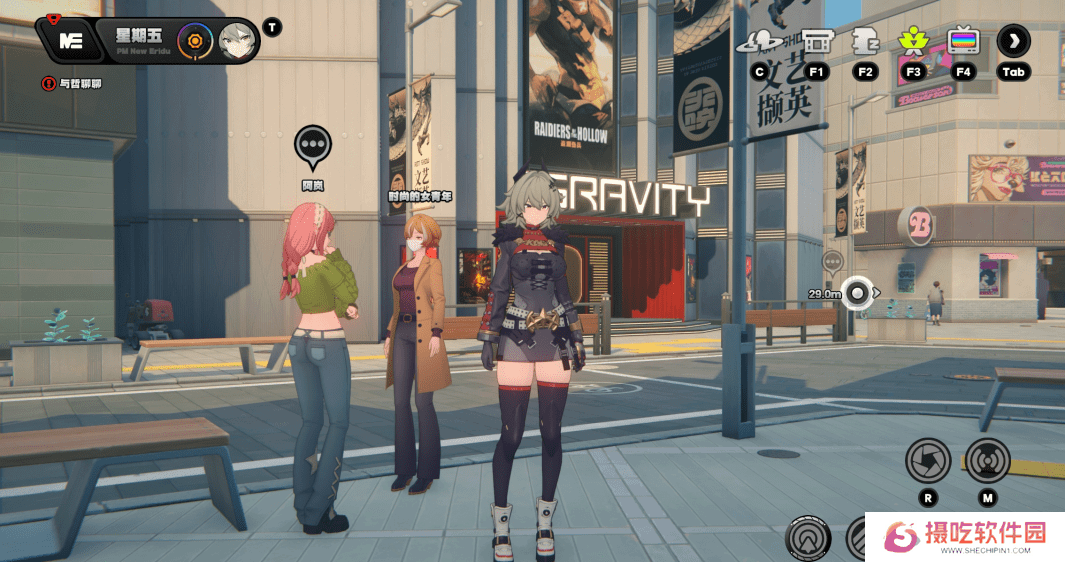Image resolution: width=1065 pixels, height=562 pixels.
Task: Select the 29.0m distance waypoint marker
Action: pyautogui.click(x=857, y=293)
